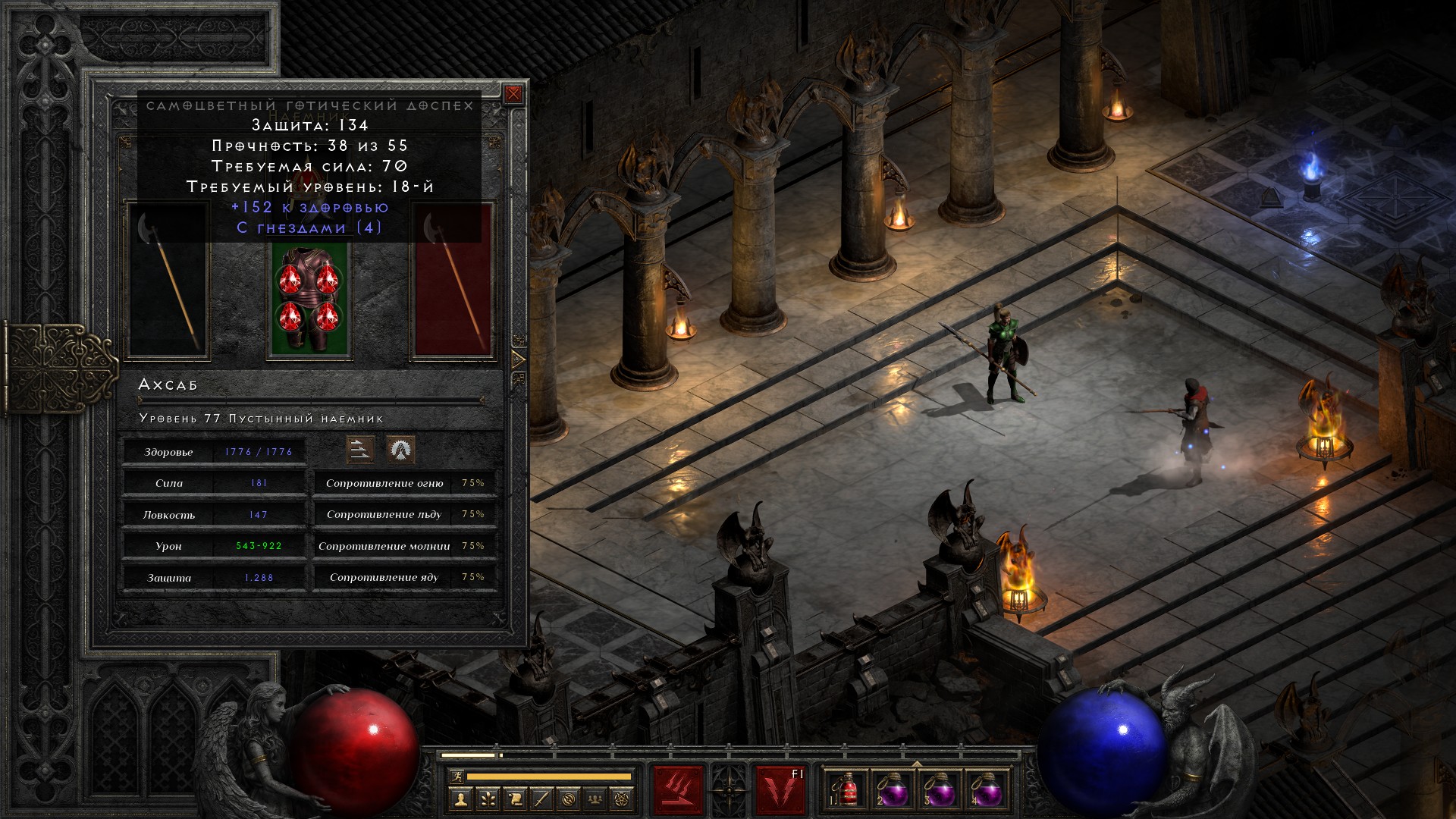Image resolution: width=1456 pixels, height=819 pixels.
Task: Open the character sheet from mini menu
Action: click(460, 799)
